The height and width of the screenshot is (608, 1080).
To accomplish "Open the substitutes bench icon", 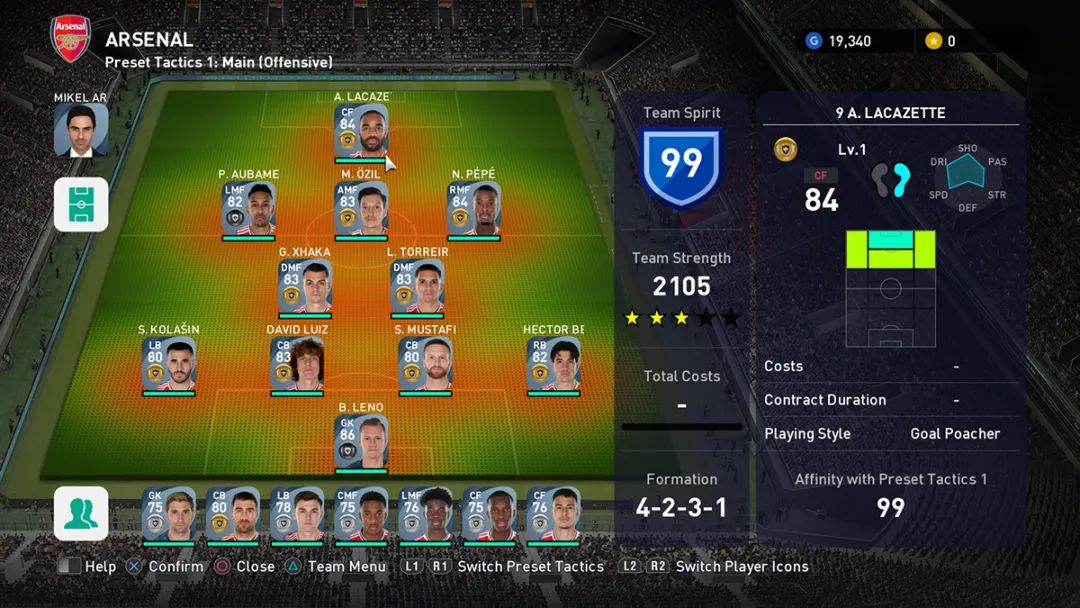I will [x=81, y=513].
